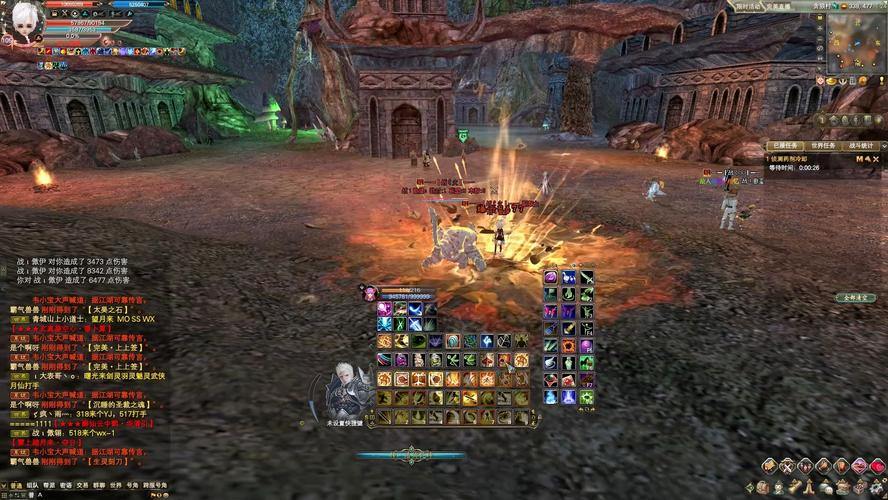Click the 全部清空 clear-all button
This screenshot has height=500, width=888.
(x=856, y=297)
